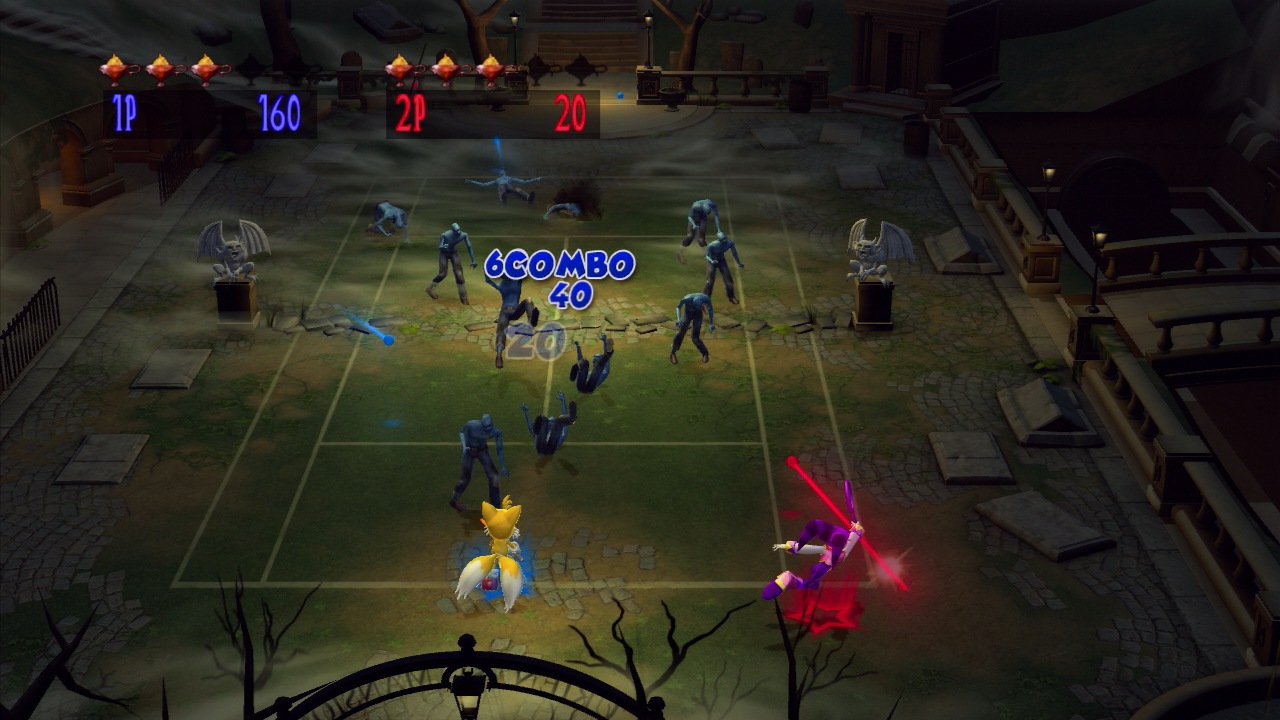Click the first red lamp above 2P
Viewport: 1280px width, 720px height.
click(399, 65)
